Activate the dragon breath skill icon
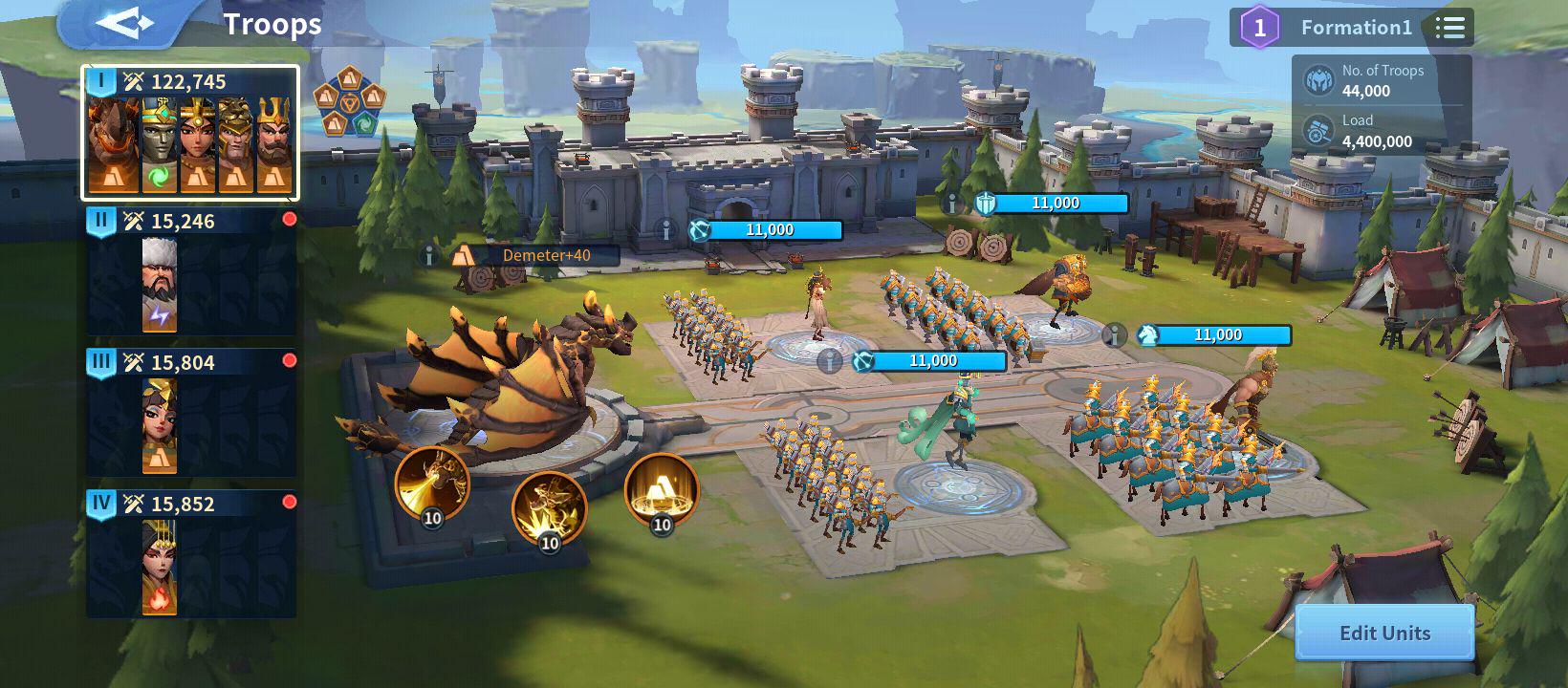This screenshot has width=1568, height=688. 431,484
